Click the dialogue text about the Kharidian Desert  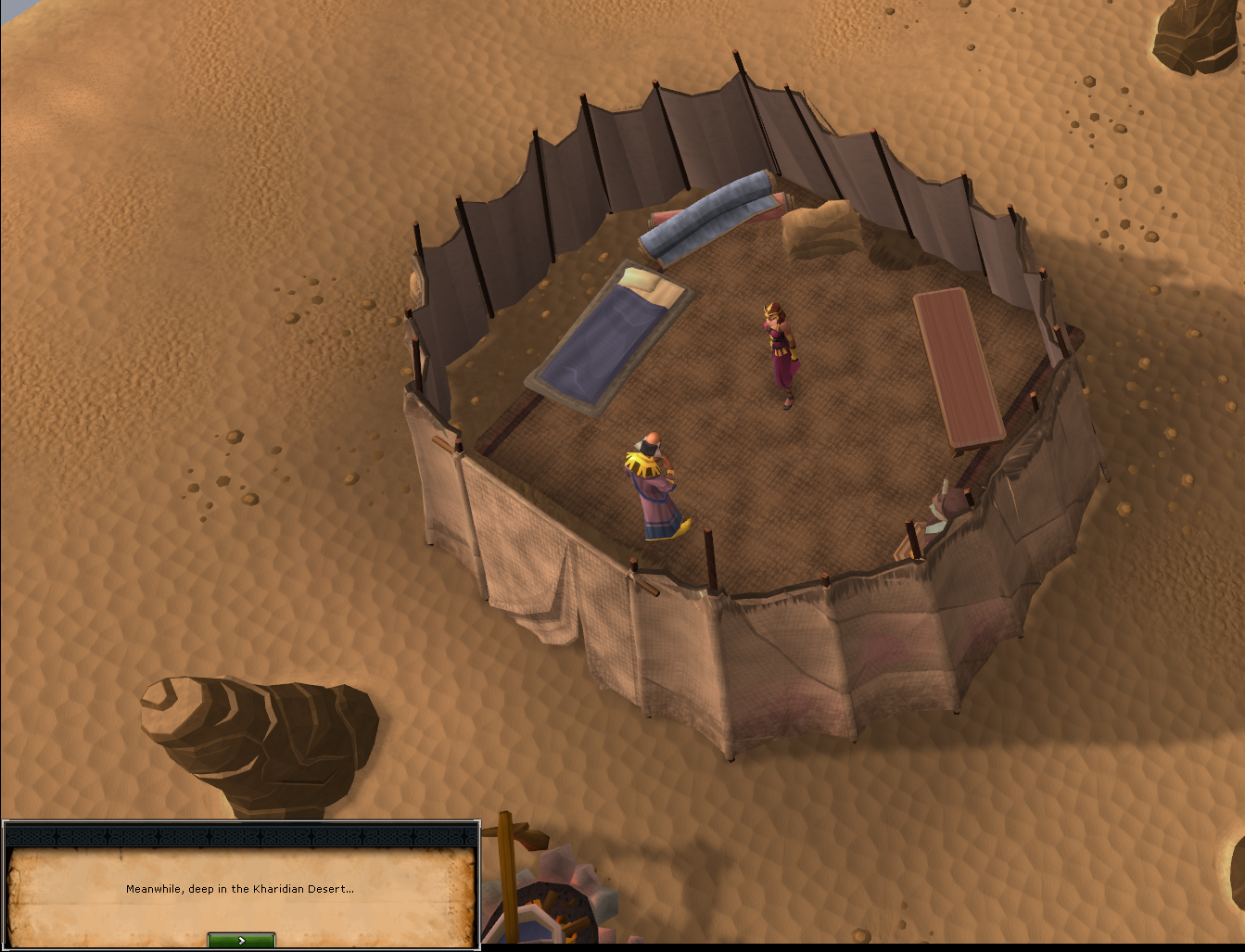[x=239, y=887]
